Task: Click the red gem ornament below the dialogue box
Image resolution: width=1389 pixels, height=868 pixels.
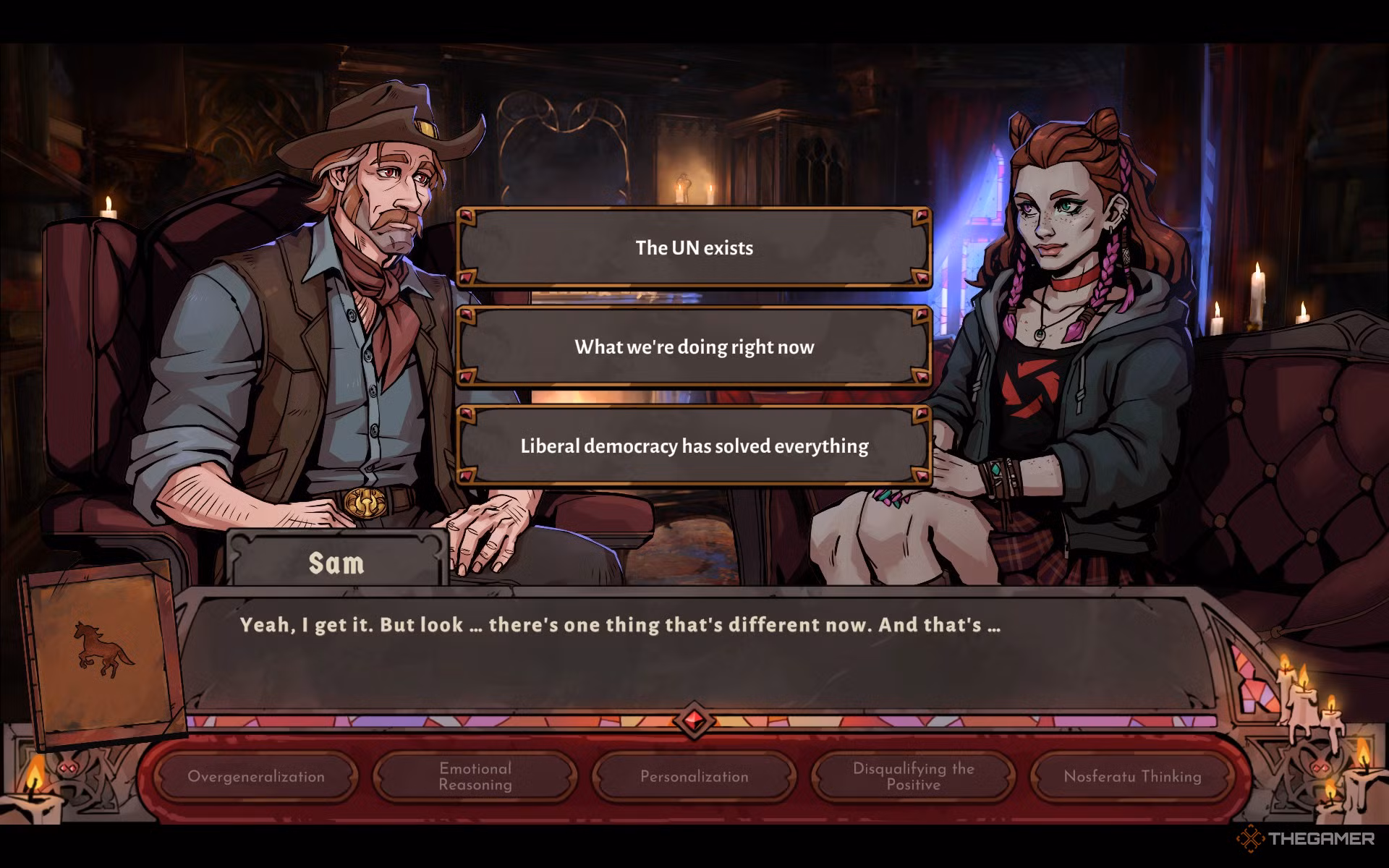Action: (x=692, y=718)
